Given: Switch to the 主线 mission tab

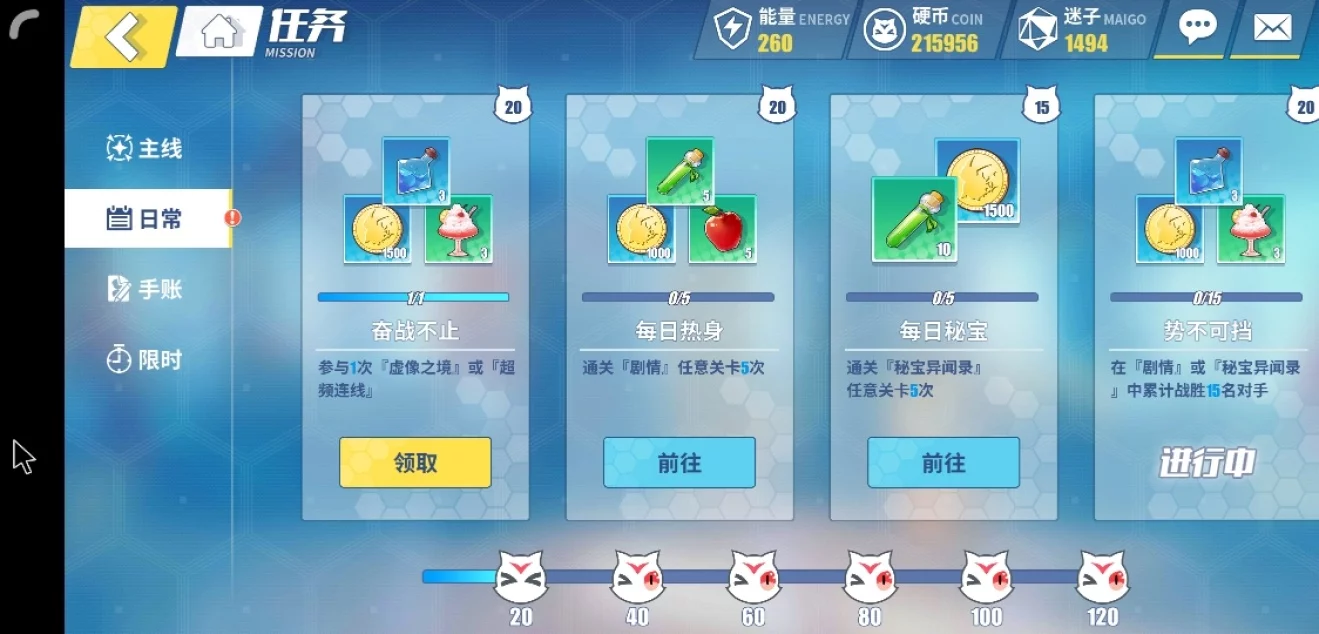Looking at the screenshot, I should [x=146, y=149].
